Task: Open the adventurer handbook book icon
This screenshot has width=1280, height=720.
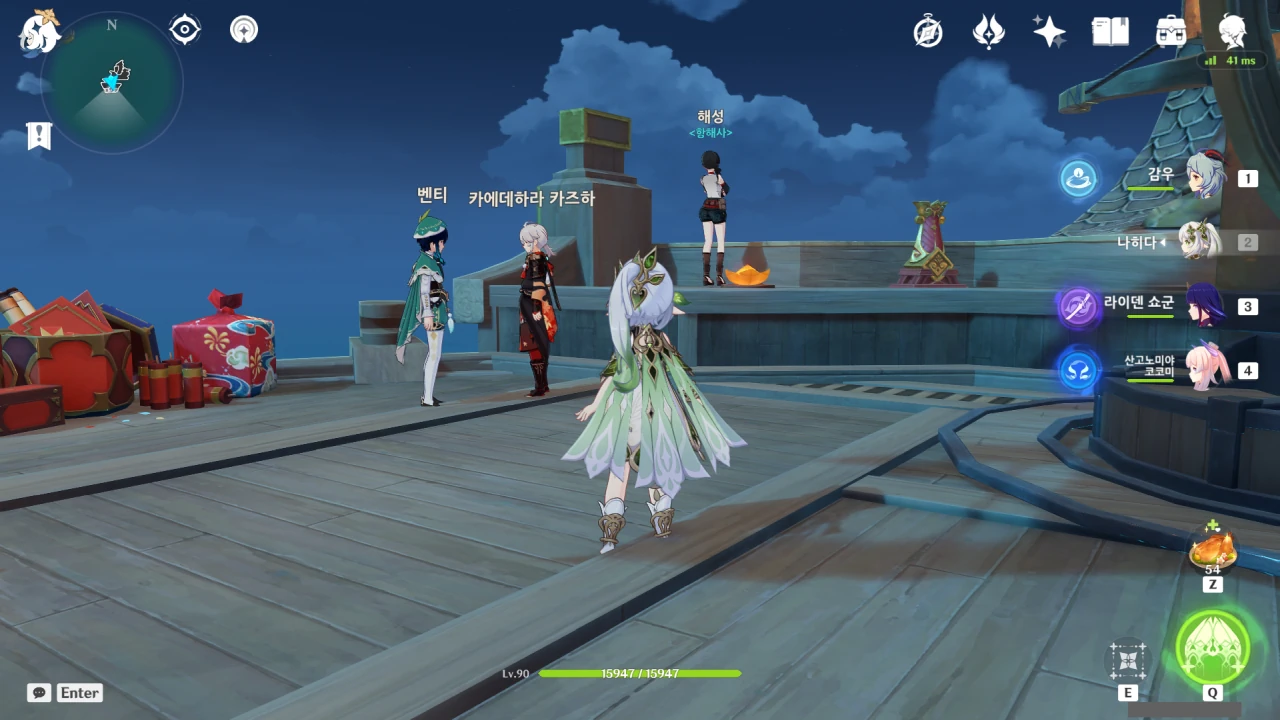Action: point(1110,32)
